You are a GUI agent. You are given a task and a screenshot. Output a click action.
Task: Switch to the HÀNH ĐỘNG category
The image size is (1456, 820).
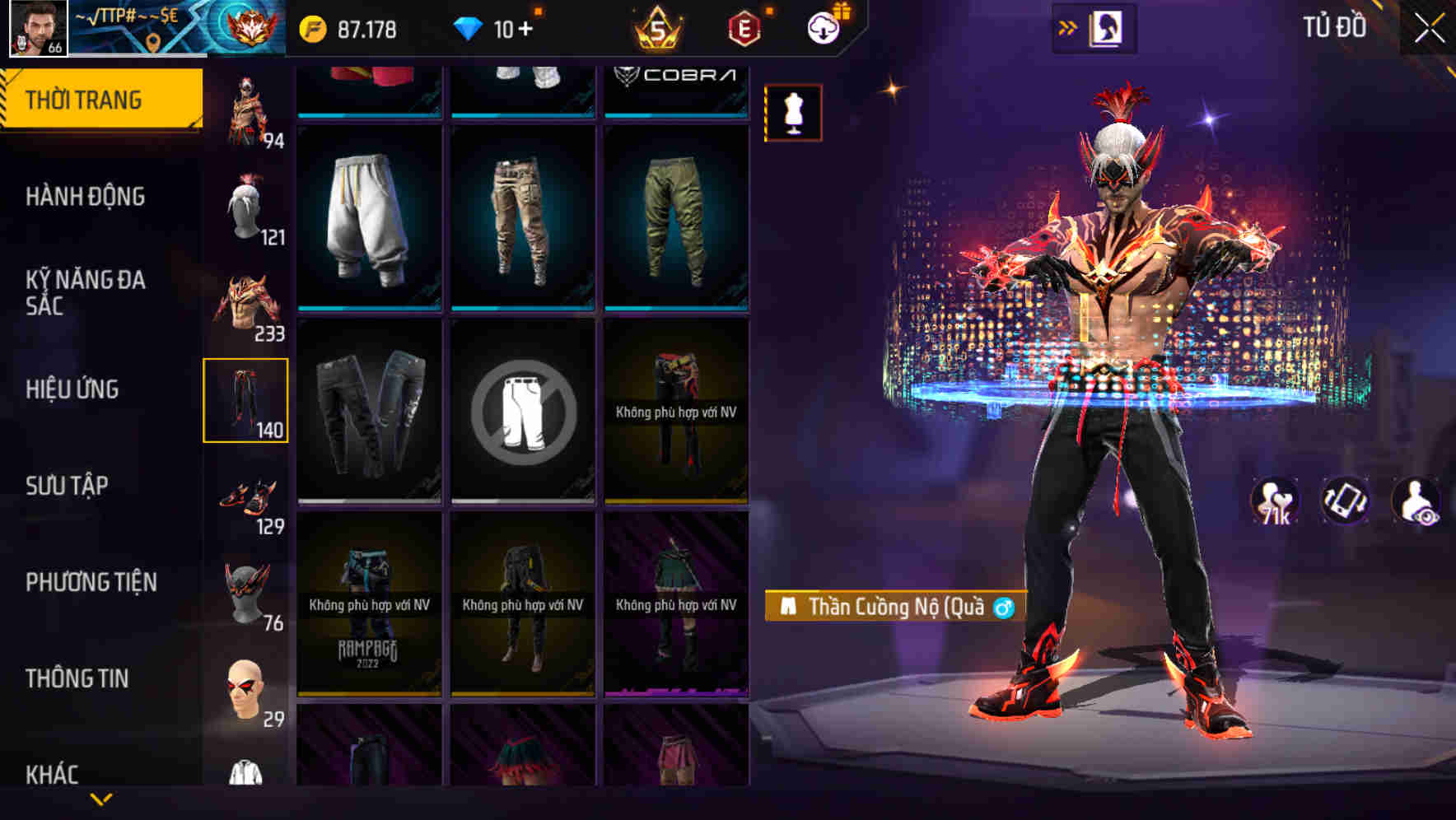coord(85,197)
